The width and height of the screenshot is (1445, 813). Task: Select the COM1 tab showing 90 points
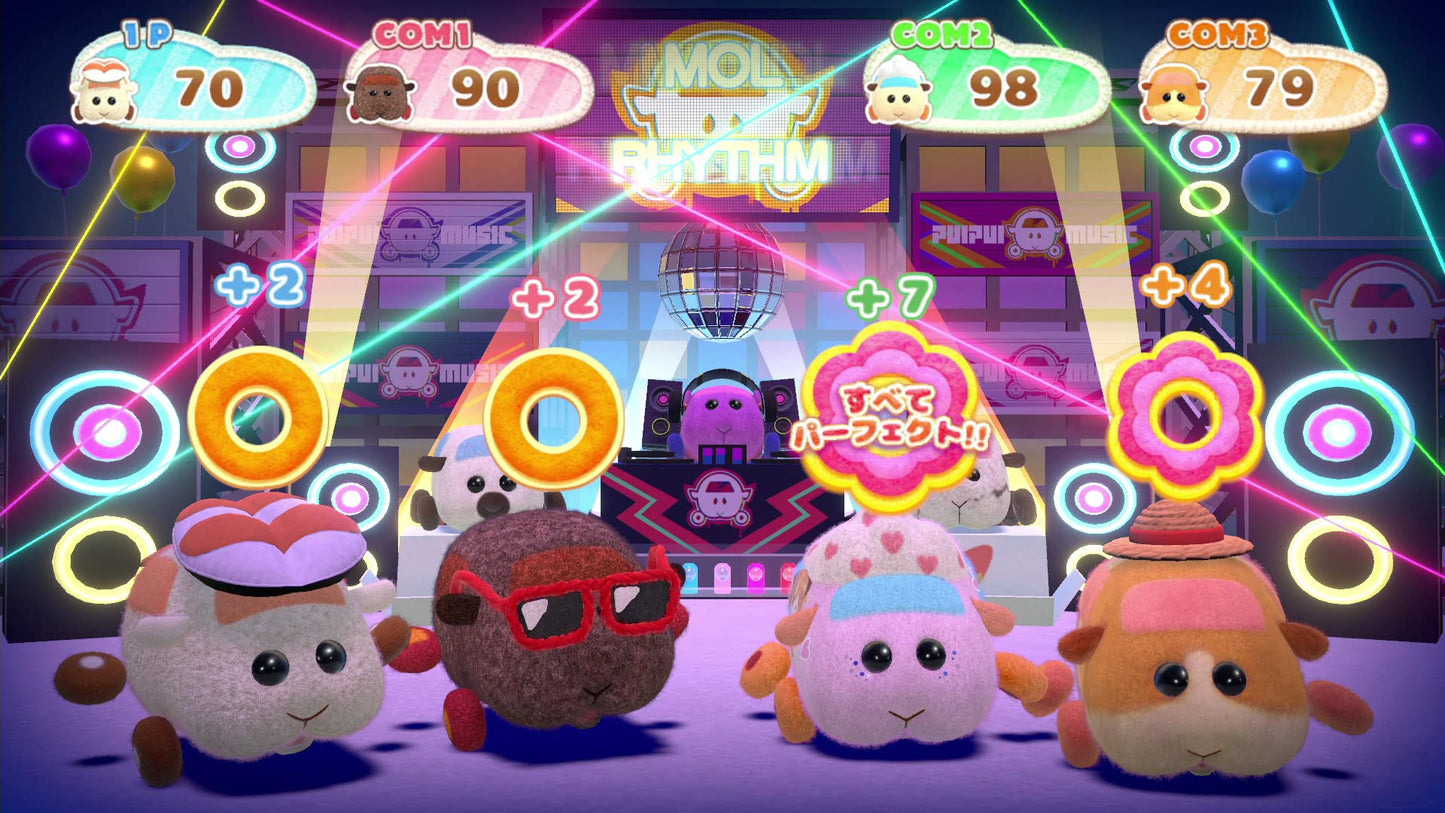460,85
